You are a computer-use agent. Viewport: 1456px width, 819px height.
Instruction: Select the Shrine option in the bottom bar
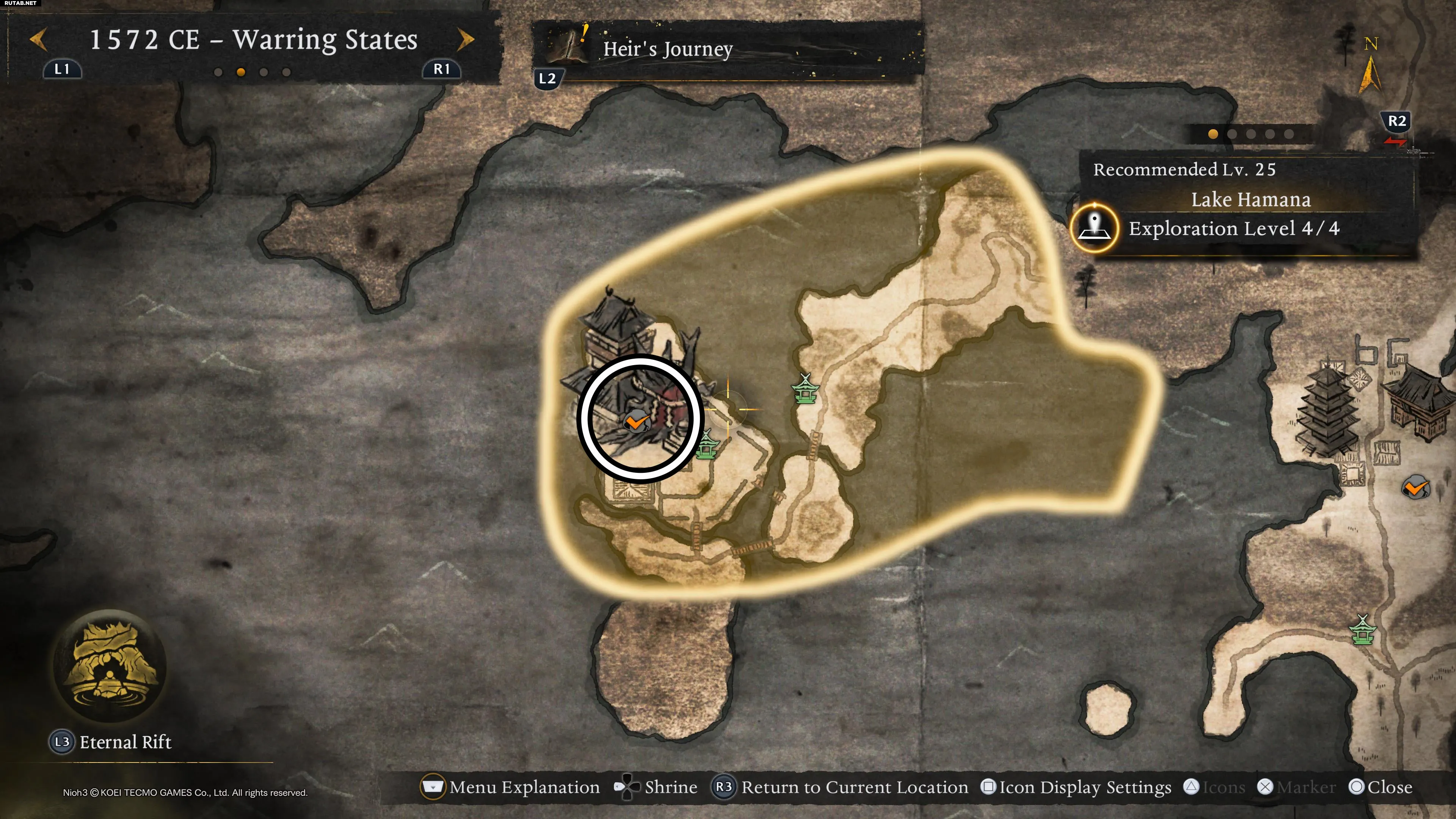click(656, 787)
